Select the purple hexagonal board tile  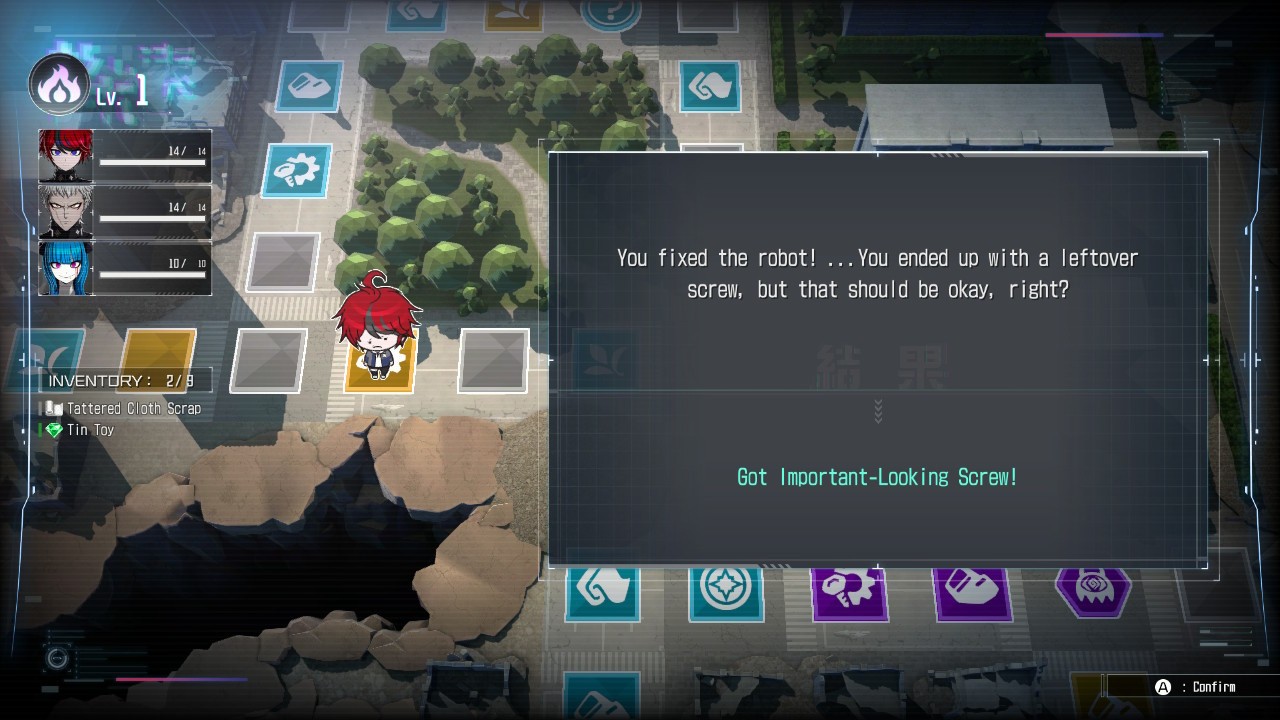(x=1092, y=588)
